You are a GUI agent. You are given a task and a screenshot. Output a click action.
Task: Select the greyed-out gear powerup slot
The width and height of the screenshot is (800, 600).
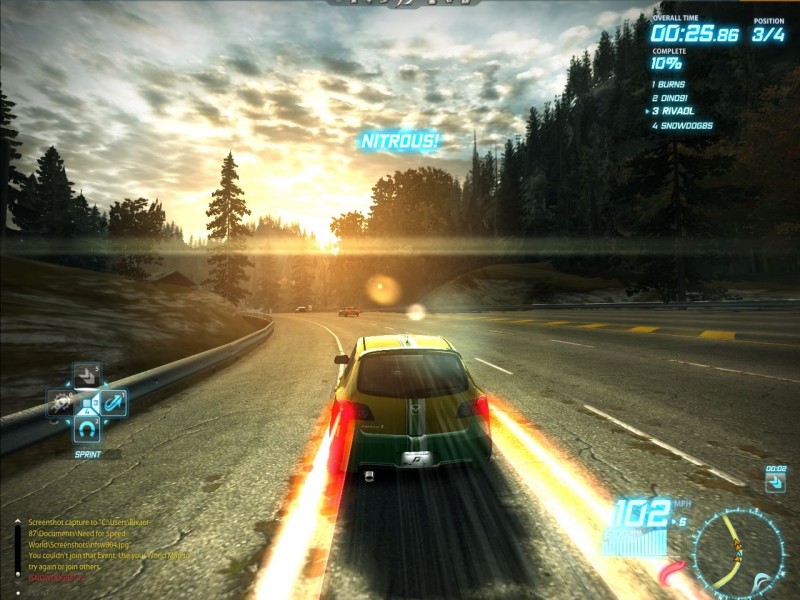click(60, 403)
